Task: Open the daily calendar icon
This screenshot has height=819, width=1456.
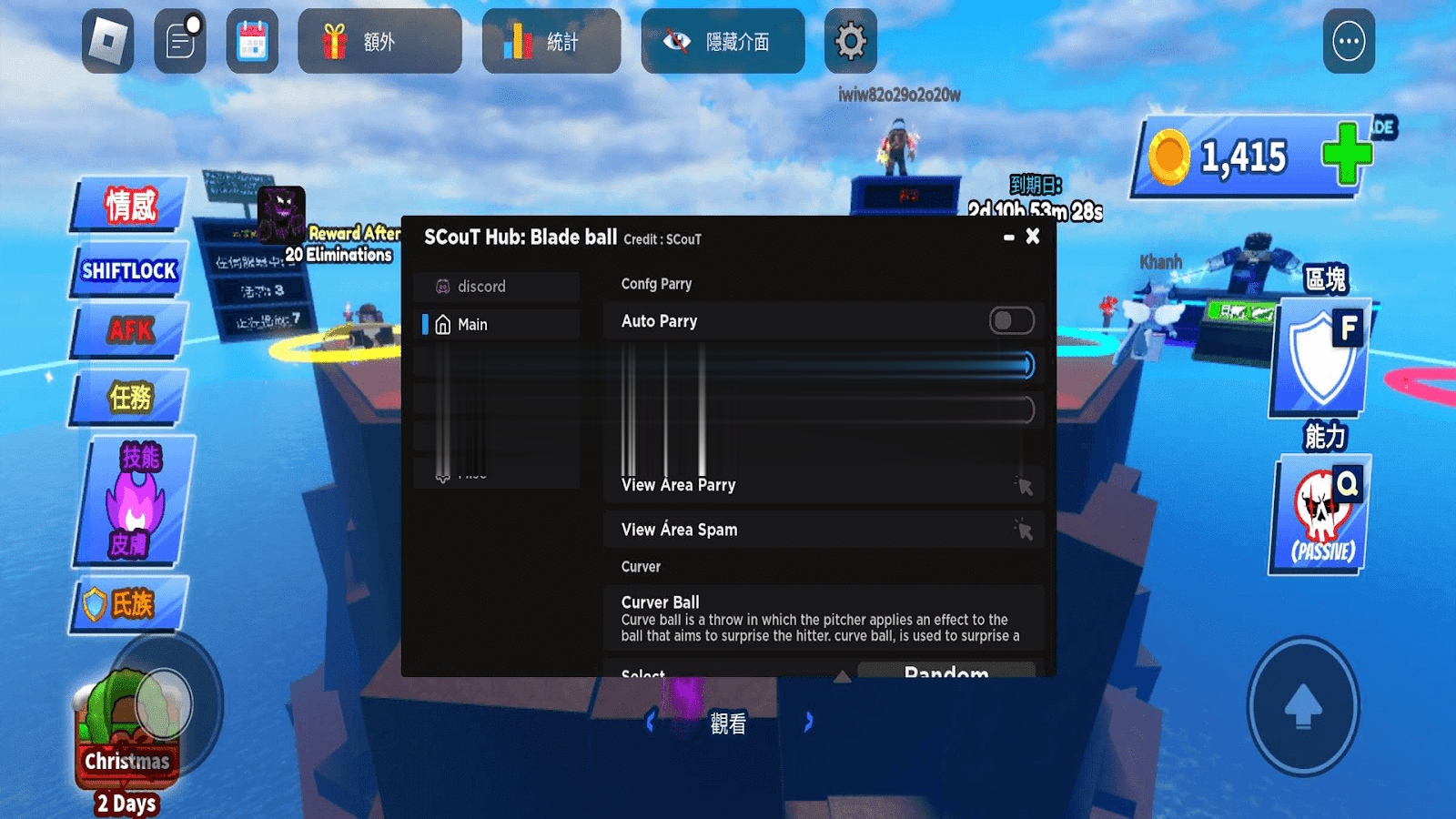Action: tap(252, 41)
